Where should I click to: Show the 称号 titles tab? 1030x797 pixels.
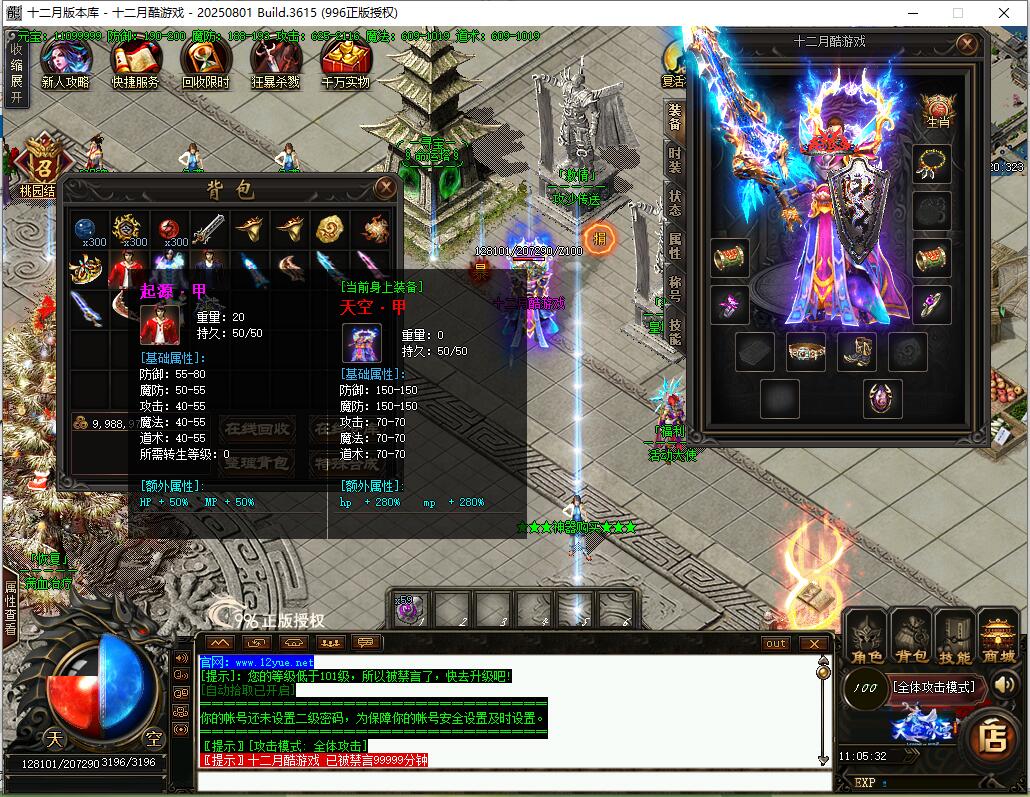coord(675,287)
